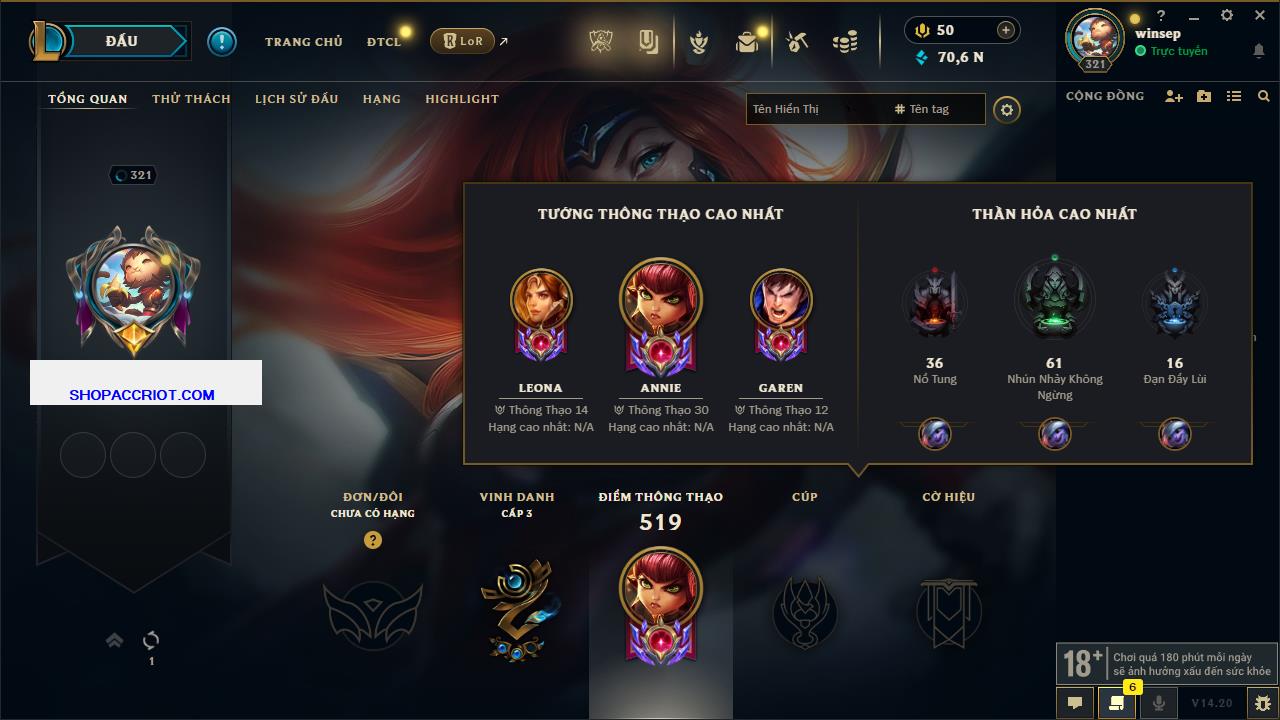Image resolution: width=1280 pixels, height=720 pixels.
Task: Launch the LoR link button
Action: (x=463, y=41)
